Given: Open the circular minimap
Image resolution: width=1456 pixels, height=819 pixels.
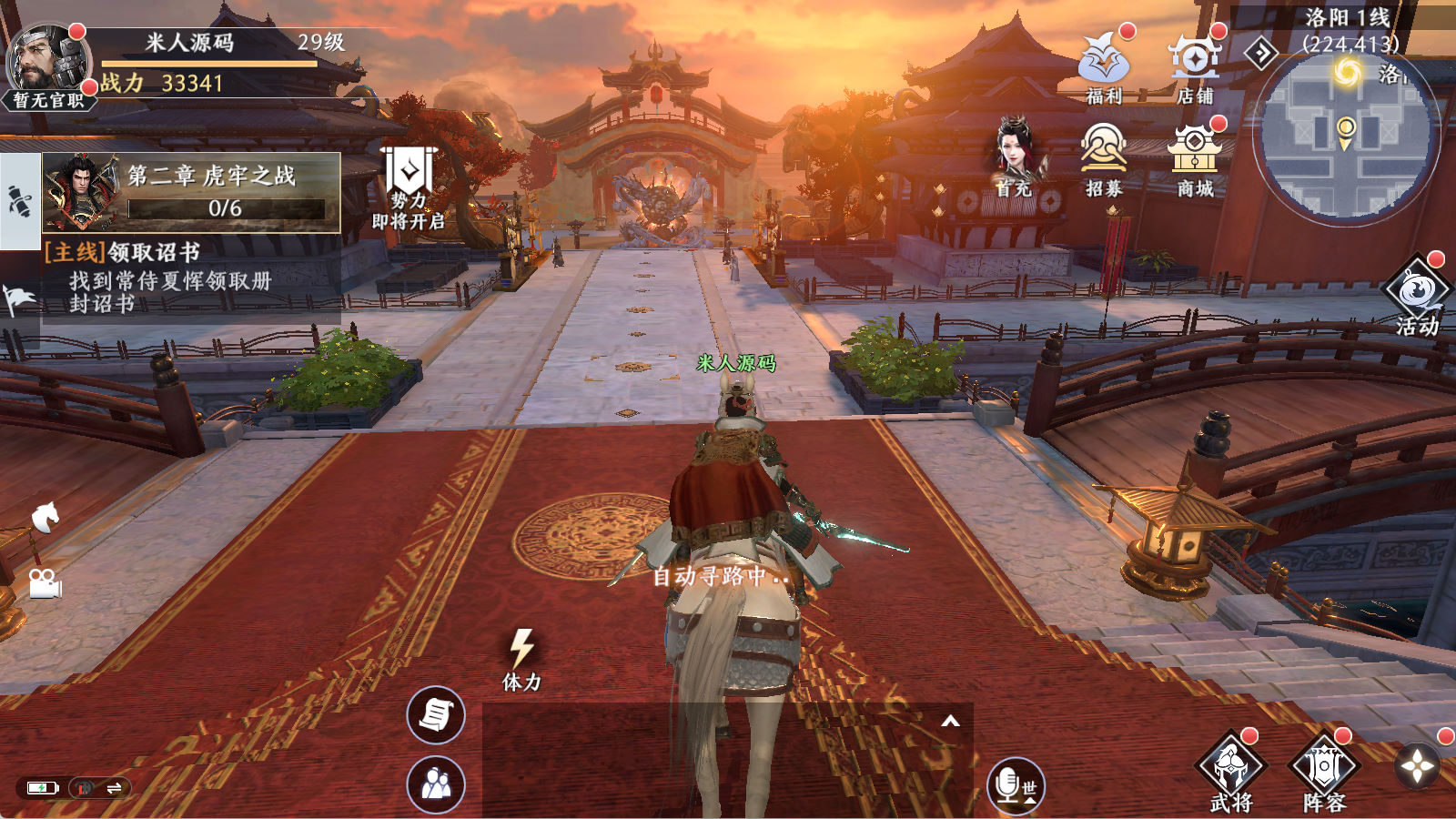Looking at the screenshot, I should pos(1345,136).
